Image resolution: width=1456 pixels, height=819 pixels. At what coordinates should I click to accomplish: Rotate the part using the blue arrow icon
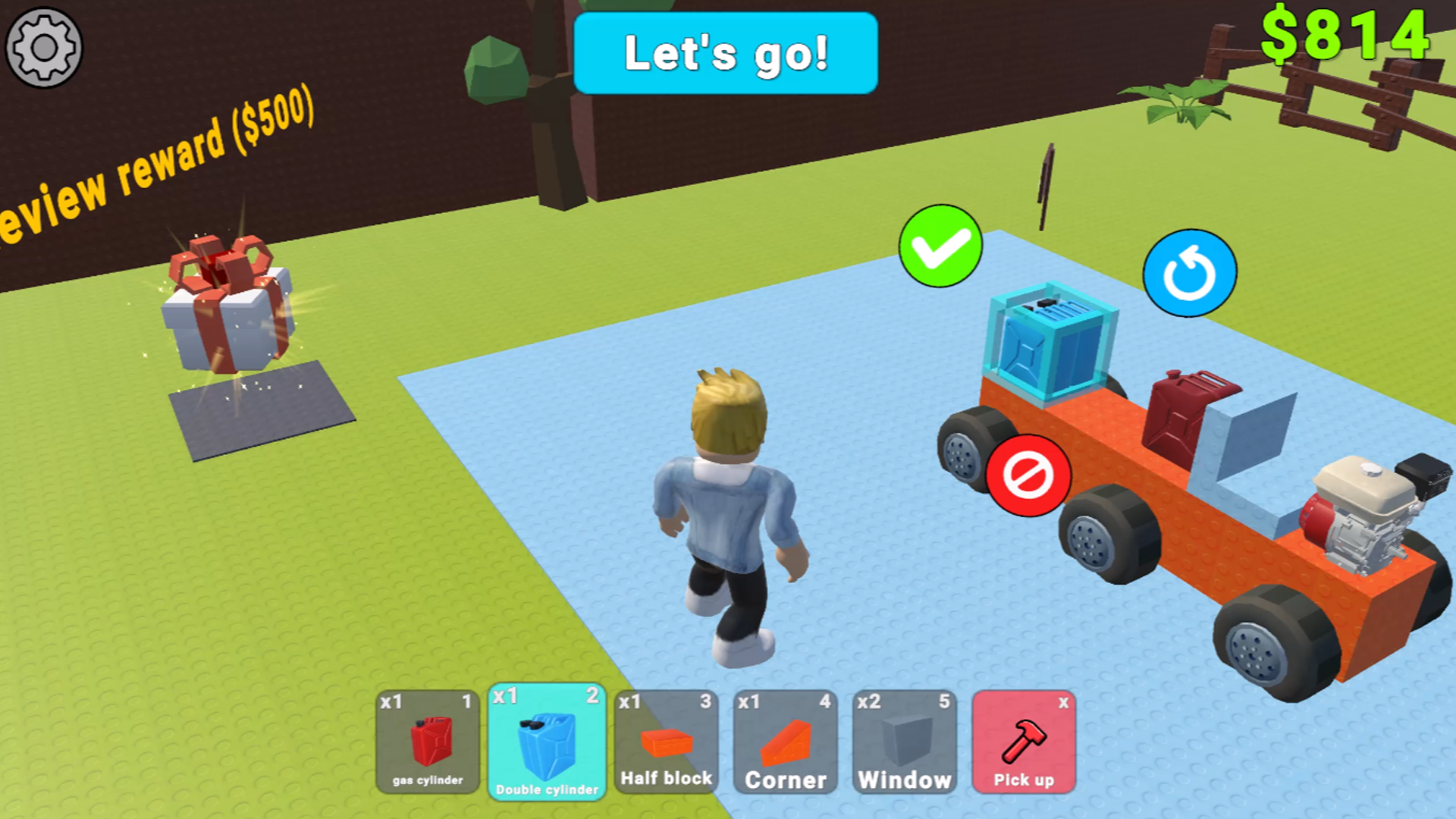point(1188,273)
